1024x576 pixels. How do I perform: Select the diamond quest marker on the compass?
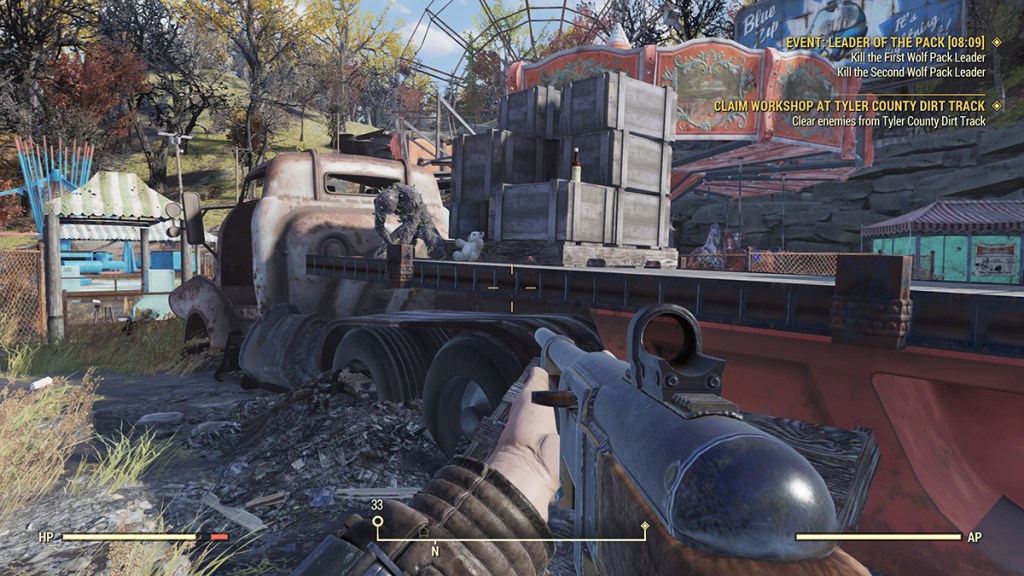[x=644, y=525]
